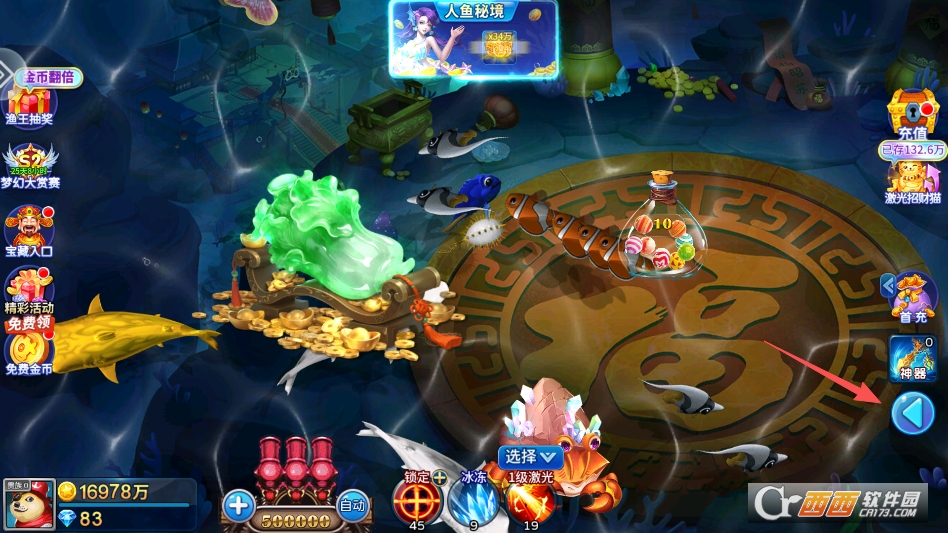Viewport: 948px width, 533px height.
Task: Fire the 1级激光 laser skill
Action: pos(530,500)
